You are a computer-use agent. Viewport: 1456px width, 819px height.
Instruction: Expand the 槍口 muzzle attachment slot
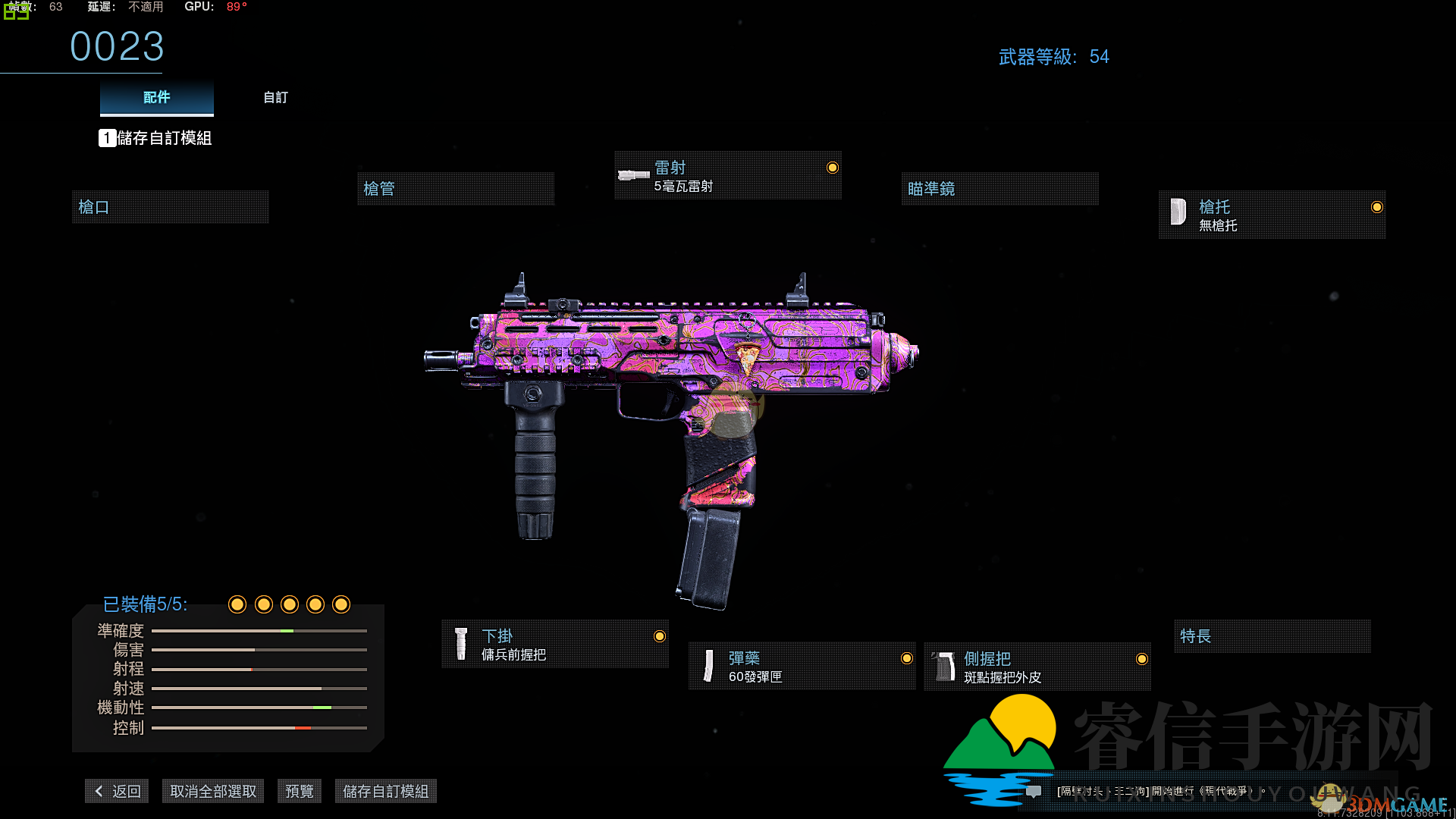[170, 206]
